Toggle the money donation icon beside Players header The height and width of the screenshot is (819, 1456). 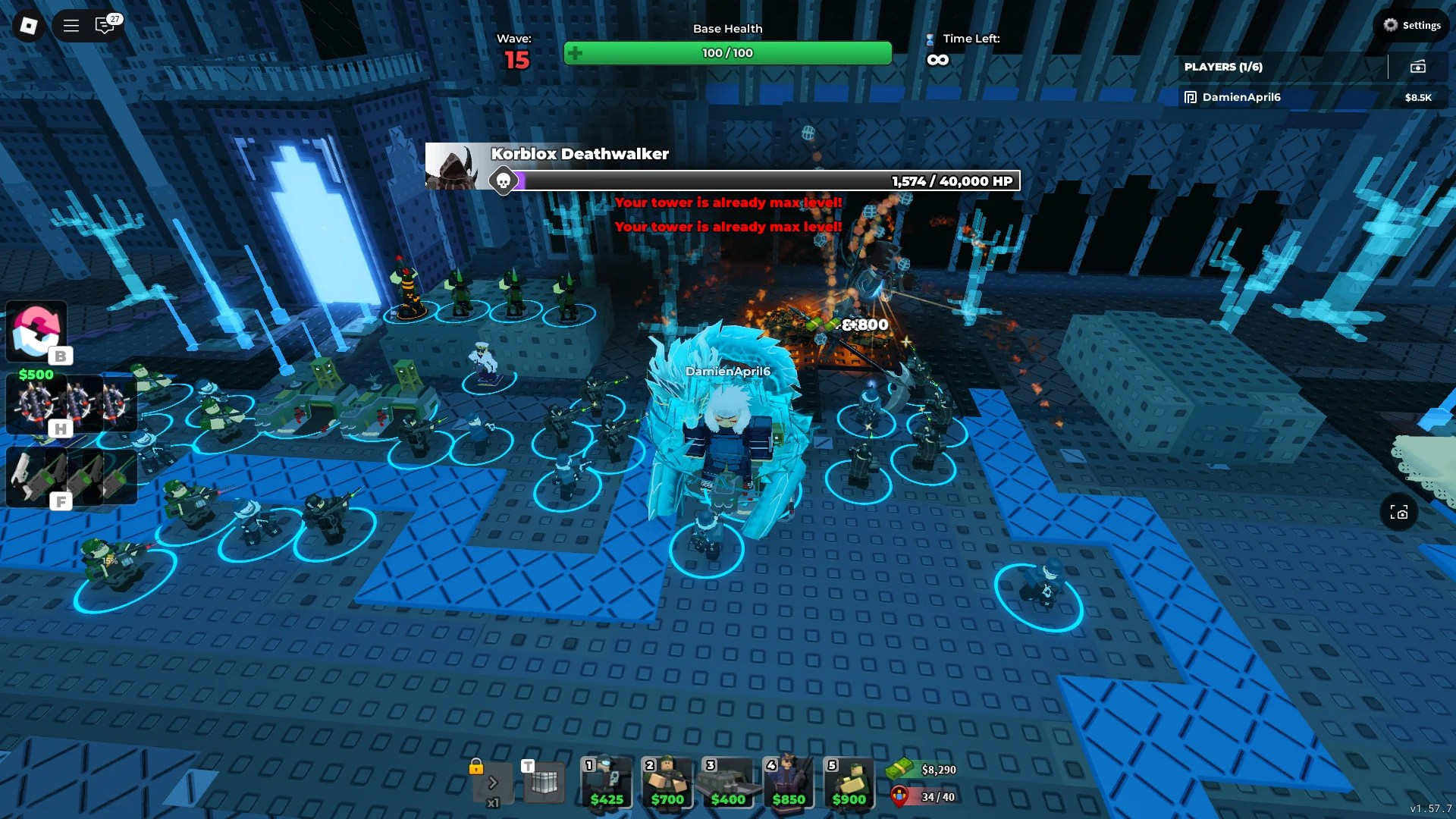(1417, 66)
